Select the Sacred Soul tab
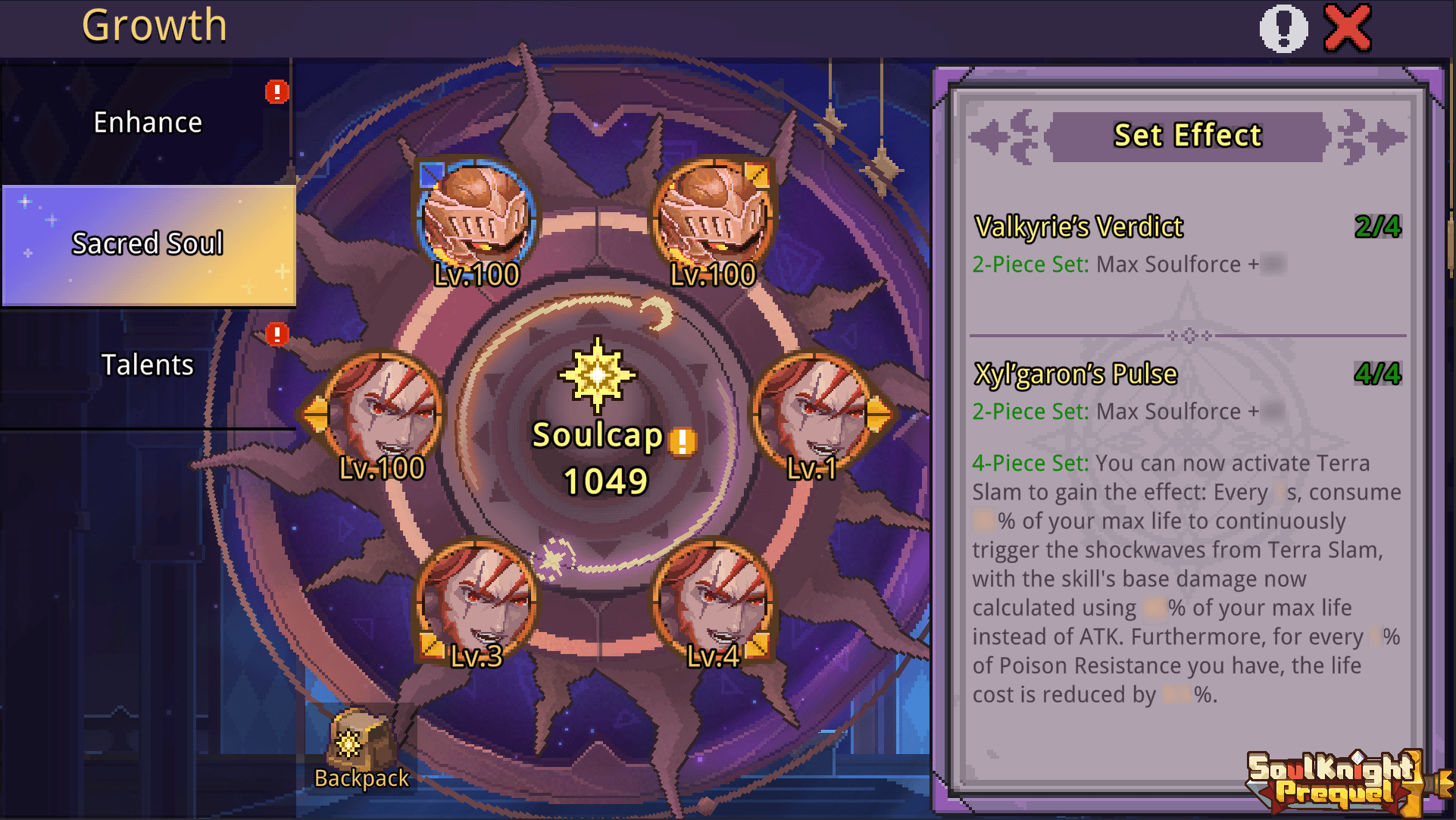 148,244
